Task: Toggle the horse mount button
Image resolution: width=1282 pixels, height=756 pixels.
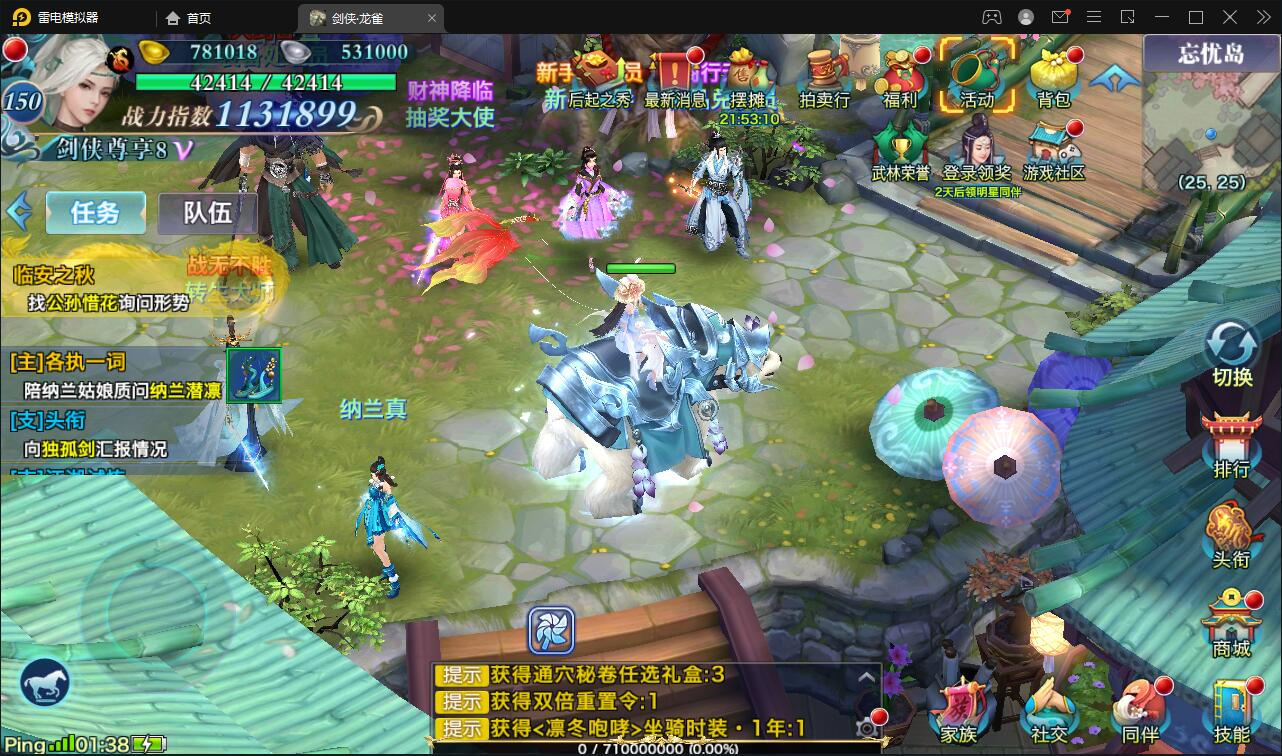Action: click(45, 683)
